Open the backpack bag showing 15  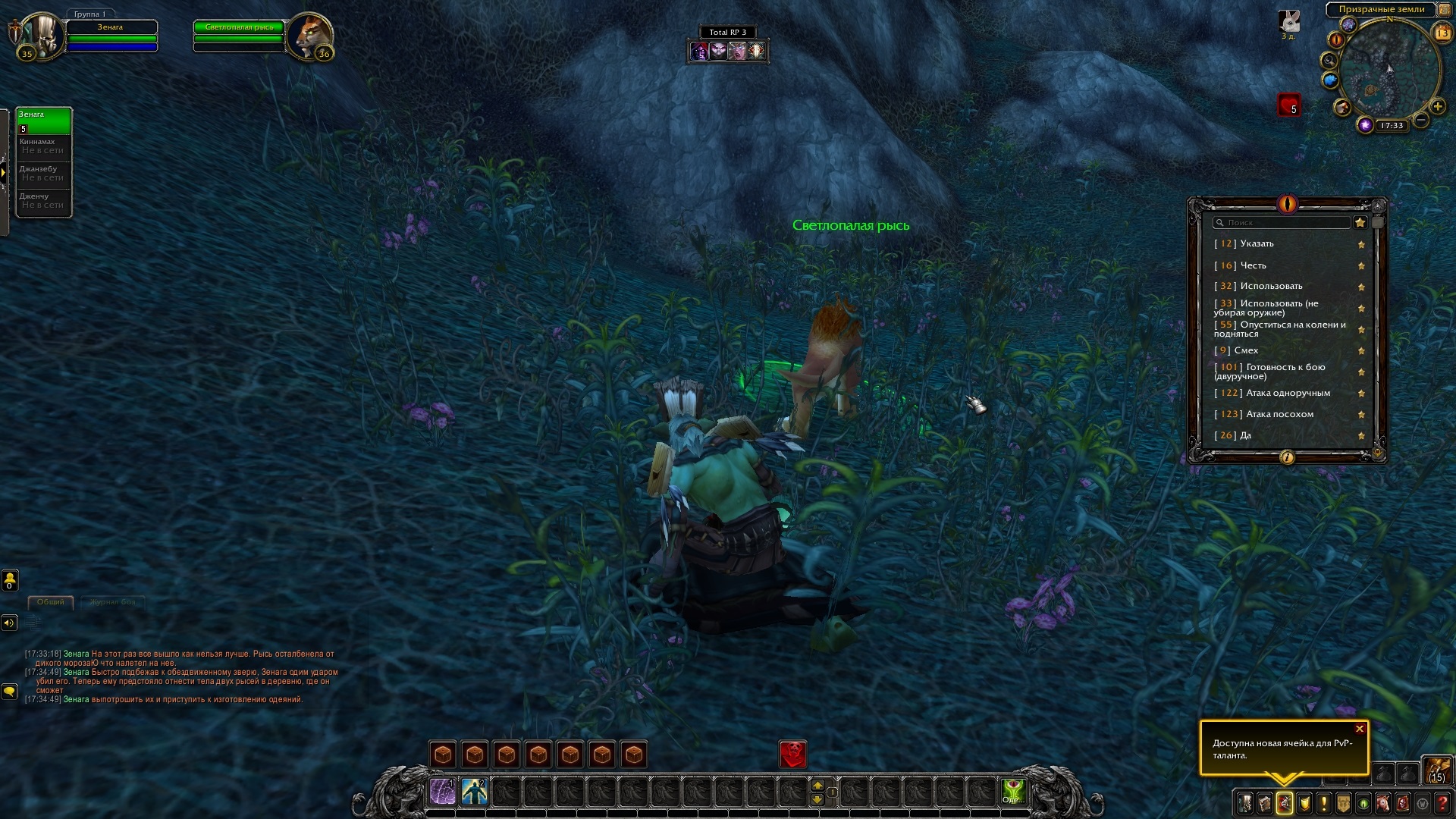(x=1436, y=769)
